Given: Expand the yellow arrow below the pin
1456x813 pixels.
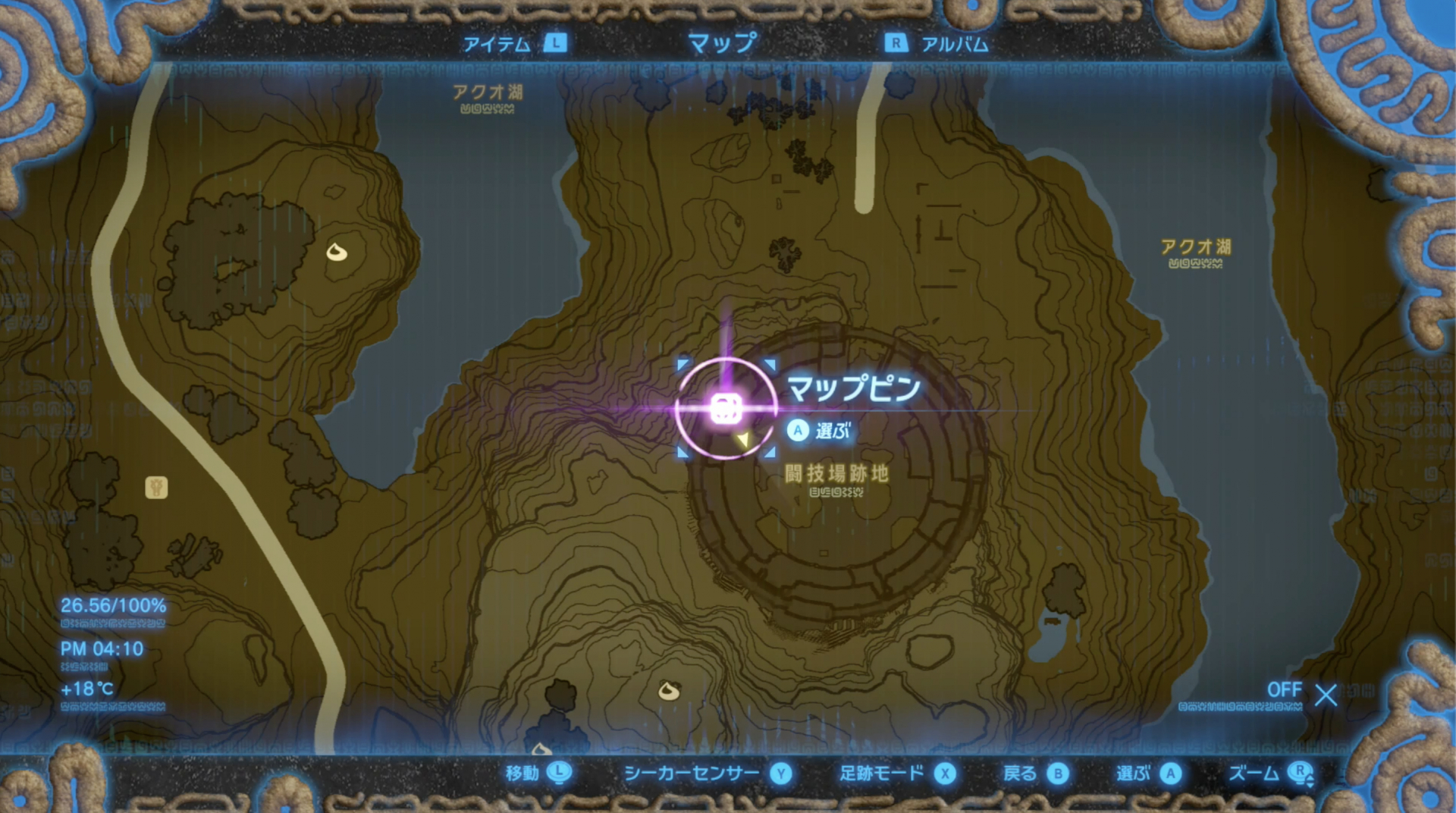Looking at the screenshot, I should (744, 438).
